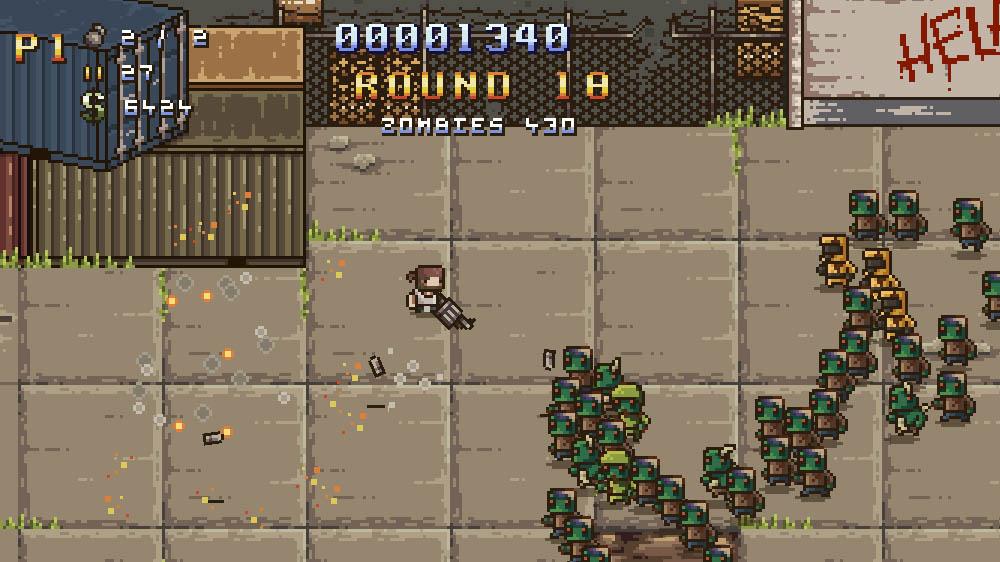Viewport: 1000px width, 562px height.
Task: Select the bullet ammo icon
Action: coord(94,72)
